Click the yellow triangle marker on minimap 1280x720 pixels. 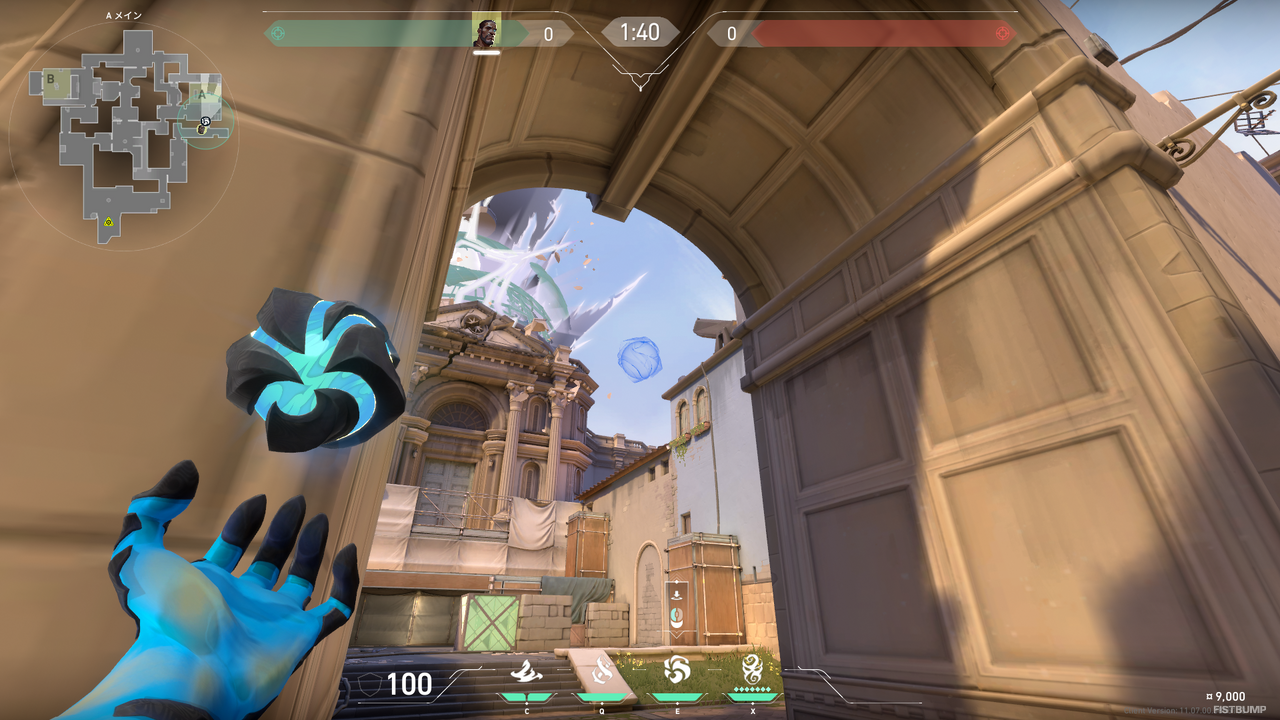coord(108,221)
